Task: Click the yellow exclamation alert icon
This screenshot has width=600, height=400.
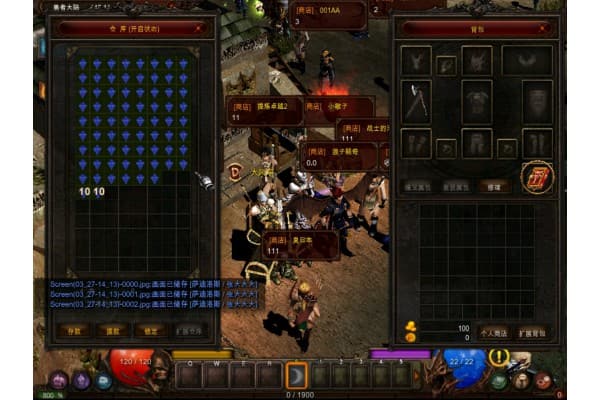Action: pyautogui.click(x=498, y=358)
